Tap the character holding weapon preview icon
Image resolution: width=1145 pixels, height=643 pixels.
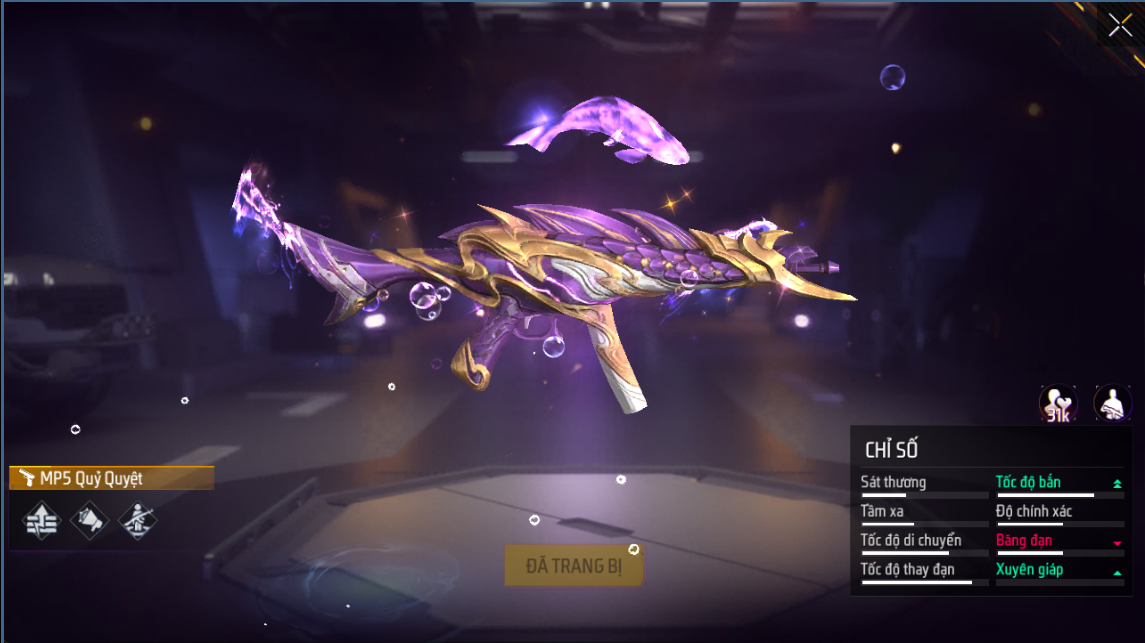(1112, 403)
